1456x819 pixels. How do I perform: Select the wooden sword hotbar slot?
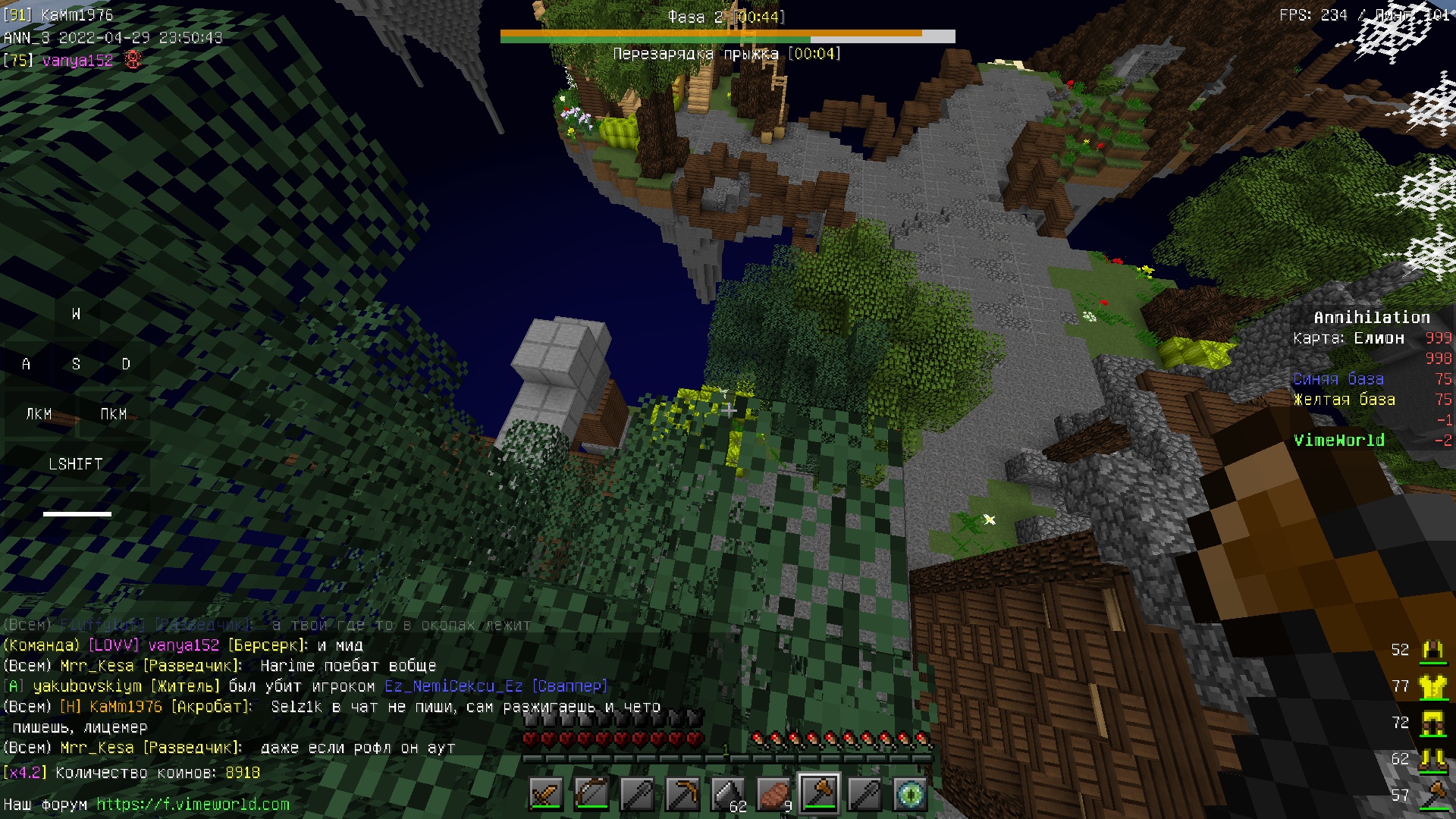point(546,794)
